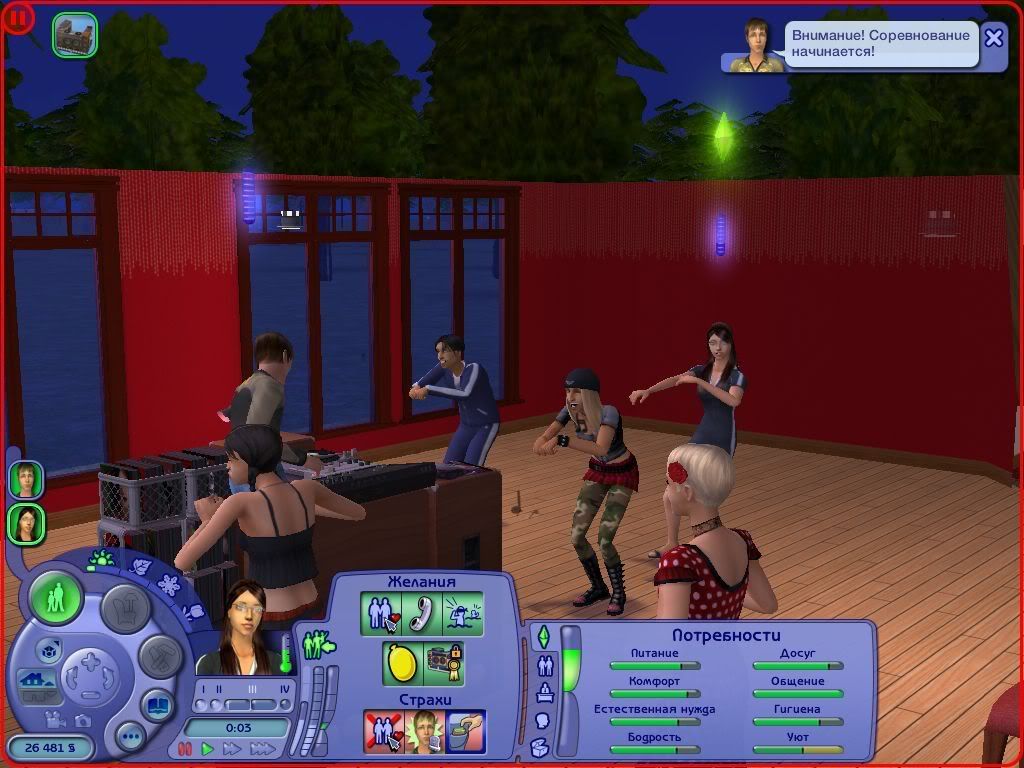The image size is (1024, 768).
Task: Select the Live mode button
Action: pos(56,599)
